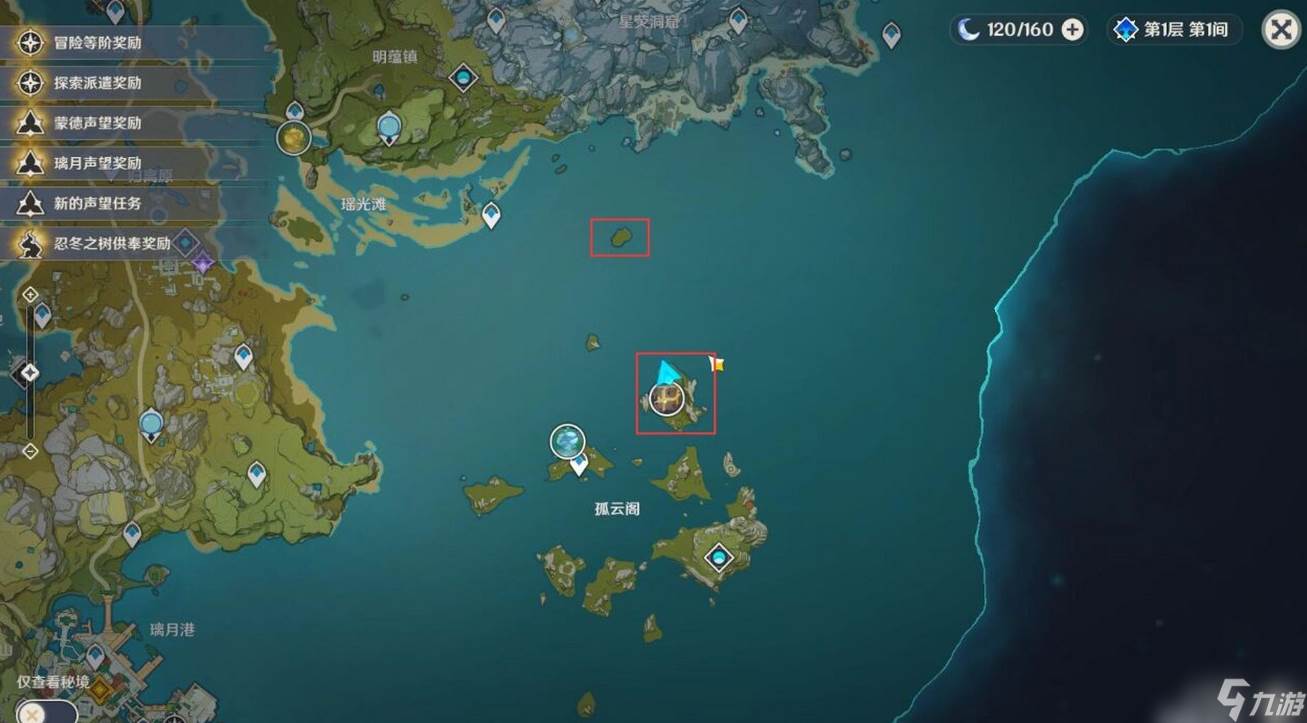Click the map zoom-out minus button
Viewport: 1307px width, 723px height.
(x=30, y=449)
